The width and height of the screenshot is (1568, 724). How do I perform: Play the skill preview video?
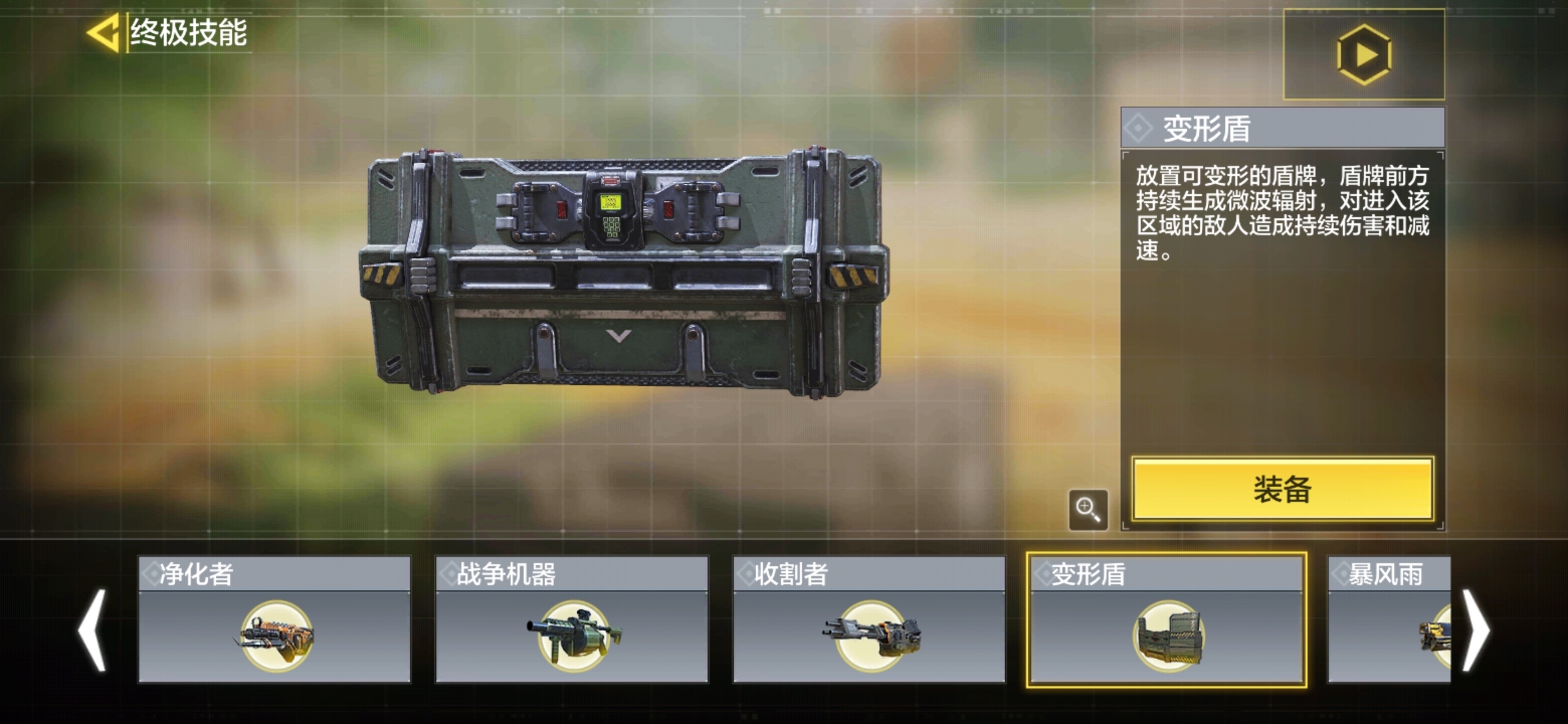coord(1364,55)
